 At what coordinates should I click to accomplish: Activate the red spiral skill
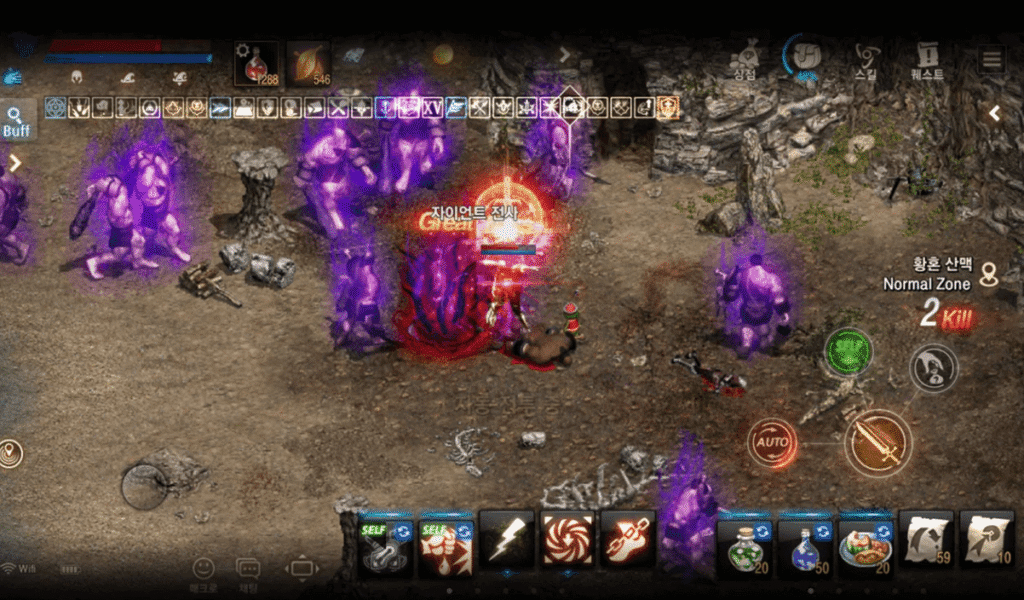567,542
